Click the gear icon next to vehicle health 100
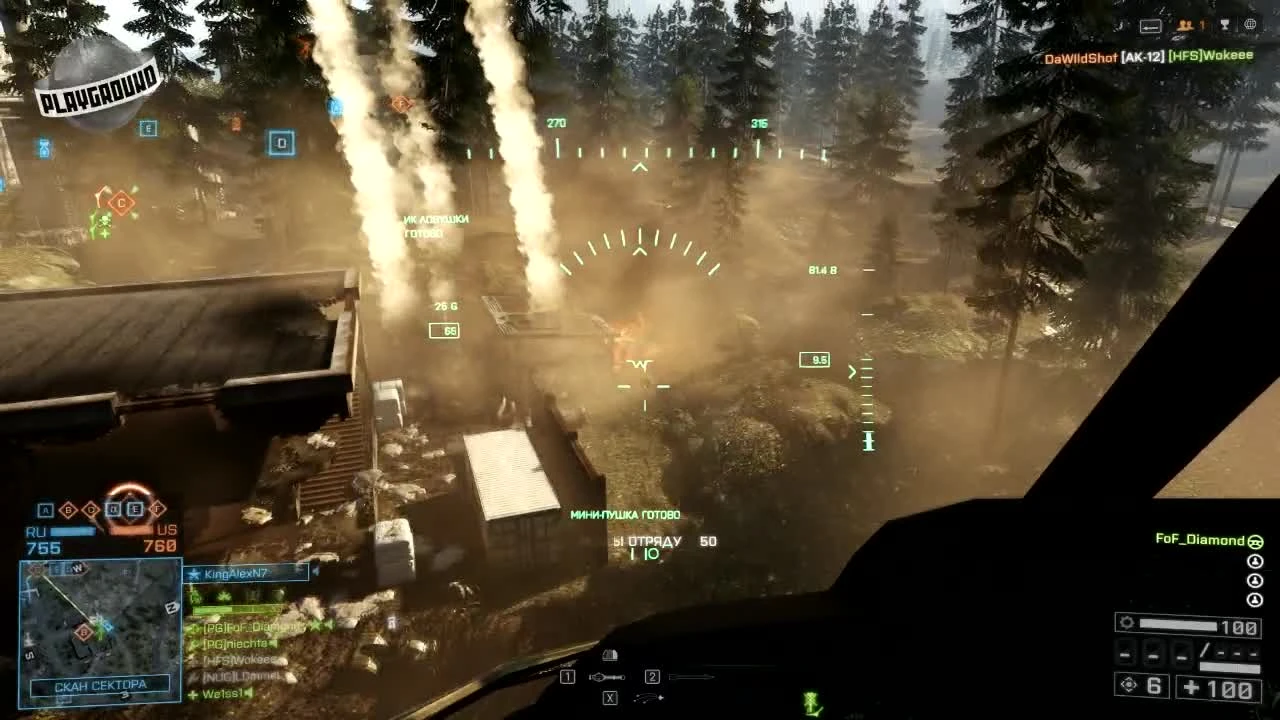1280x720 pixels. 1127,623
